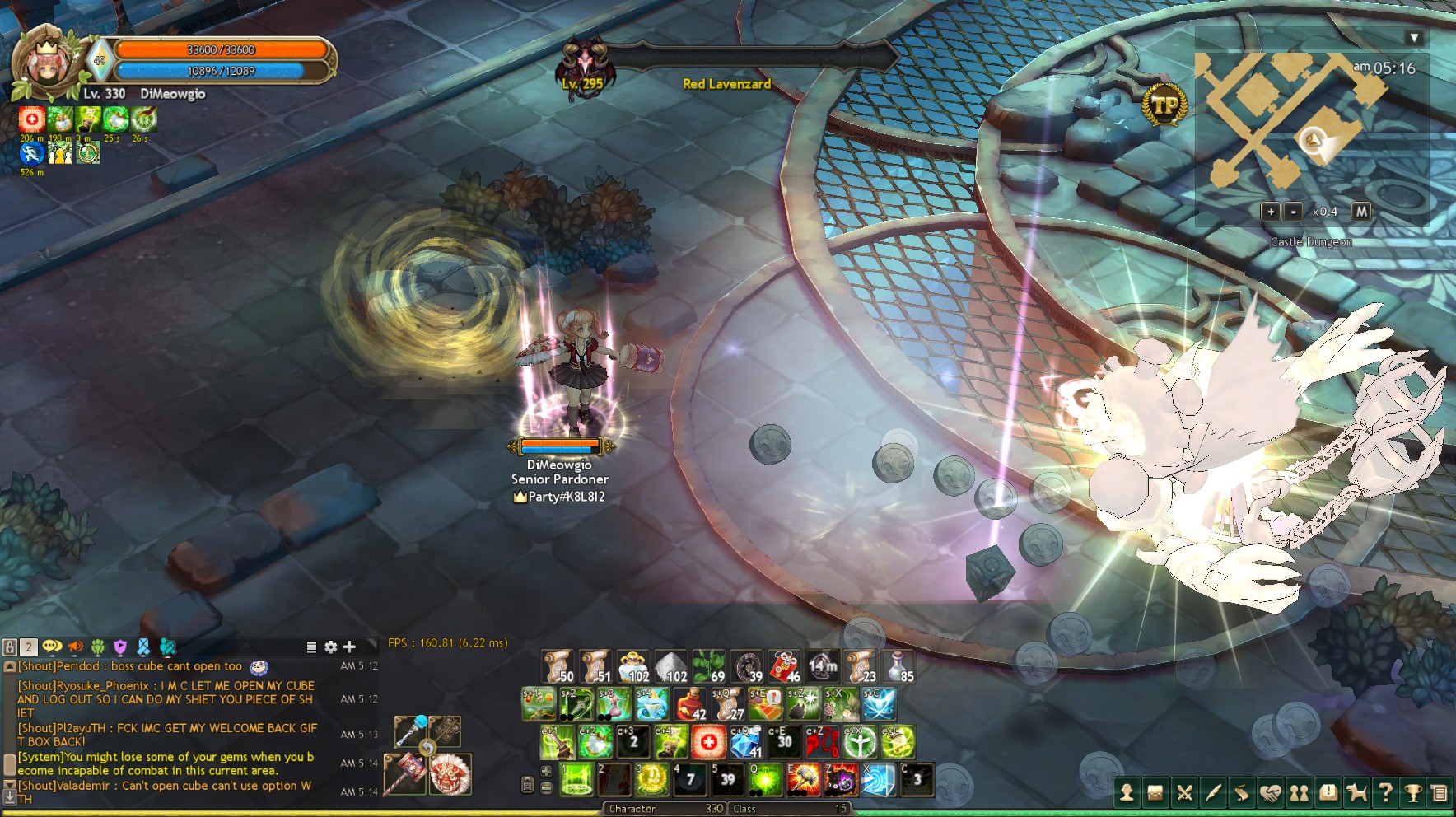The width and height of the screenshot is (1456, 817).
Task: Open the TP shop badge
Action: (1164, 105)
